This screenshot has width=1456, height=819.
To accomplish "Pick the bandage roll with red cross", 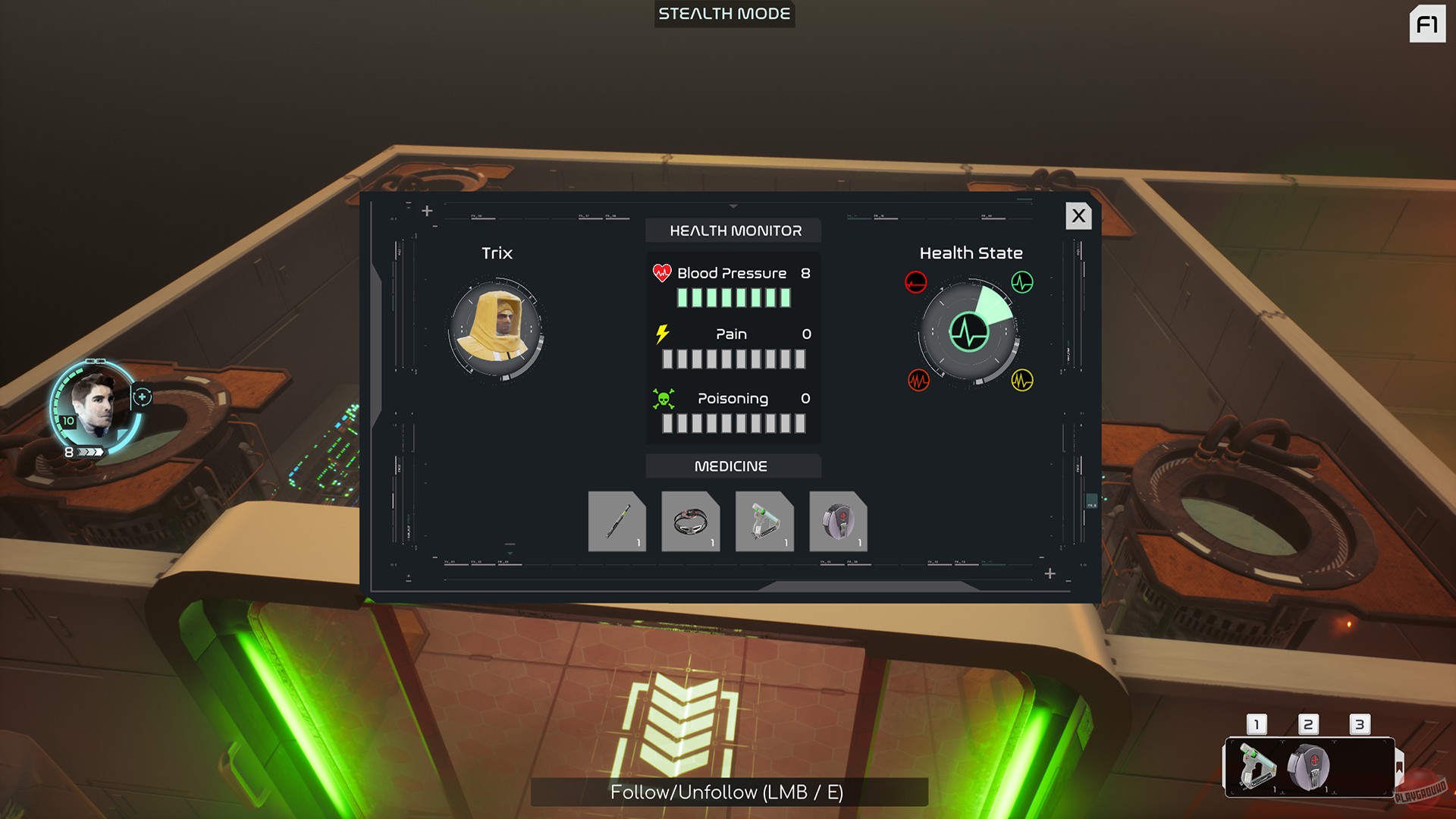I will pos(838,521).
